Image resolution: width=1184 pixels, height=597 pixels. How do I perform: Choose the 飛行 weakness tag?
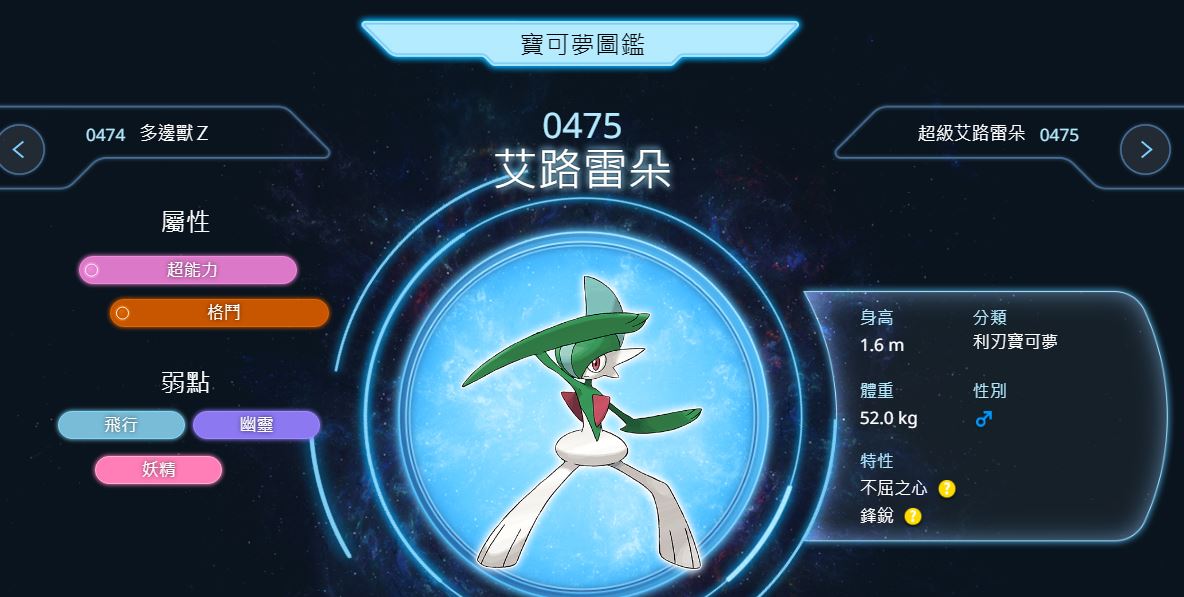(x=121, y=425)
